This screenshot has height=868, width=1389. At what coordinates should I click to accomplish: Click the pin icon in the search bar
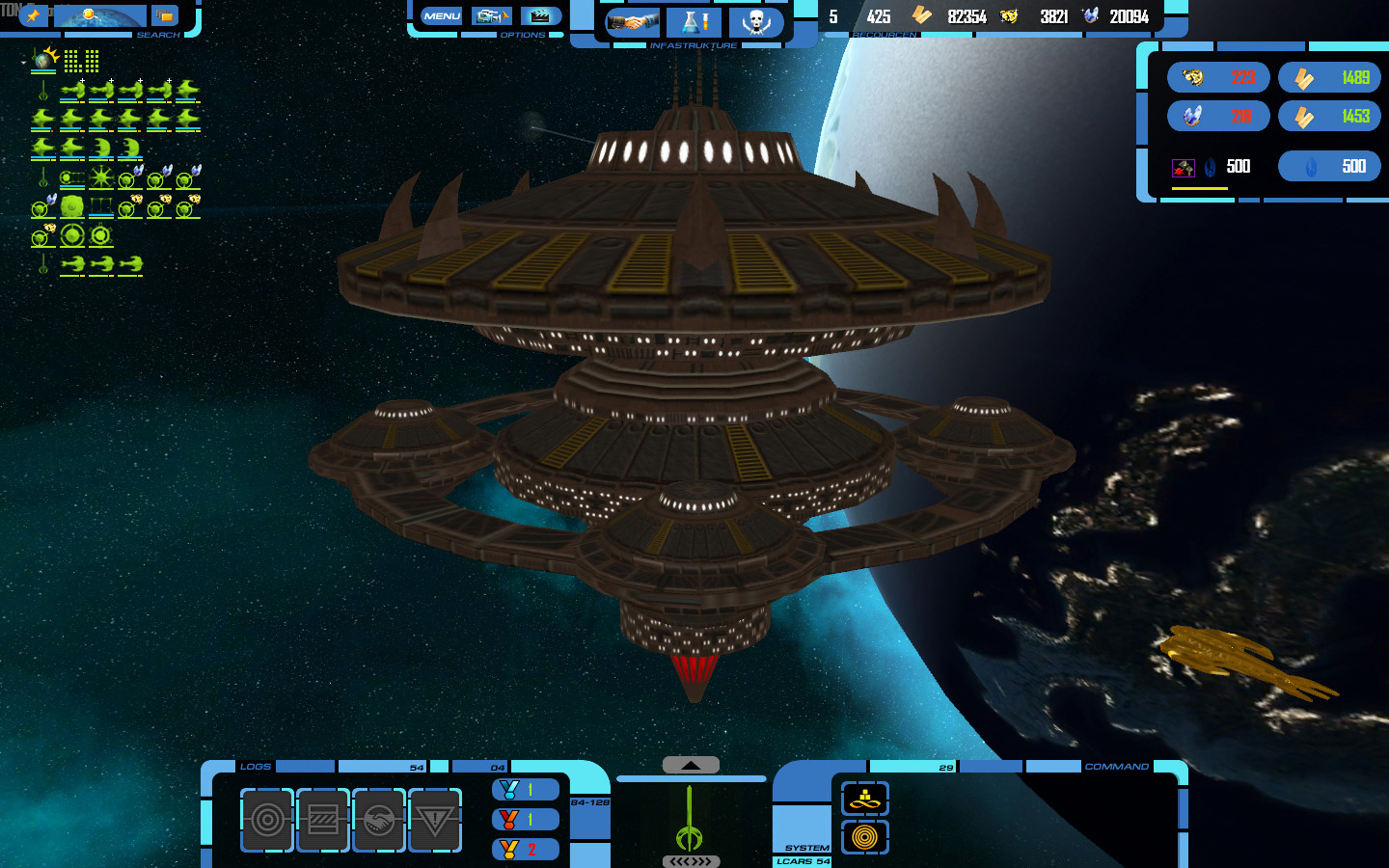(33, 15)
